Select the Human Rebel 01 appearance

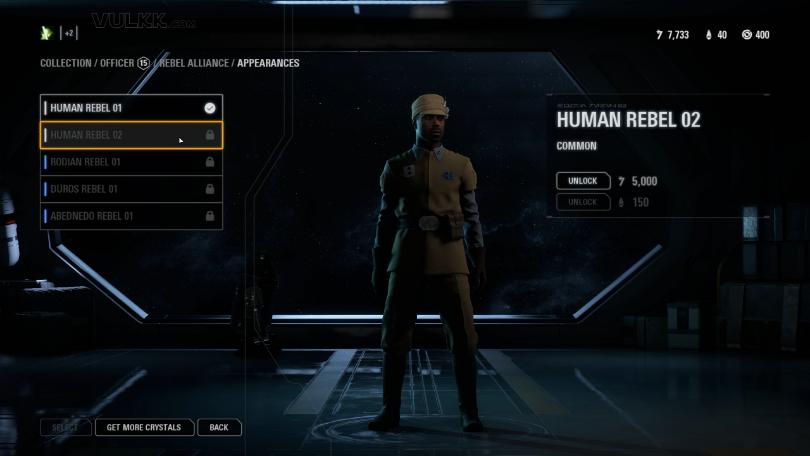(x=130, y=108)
